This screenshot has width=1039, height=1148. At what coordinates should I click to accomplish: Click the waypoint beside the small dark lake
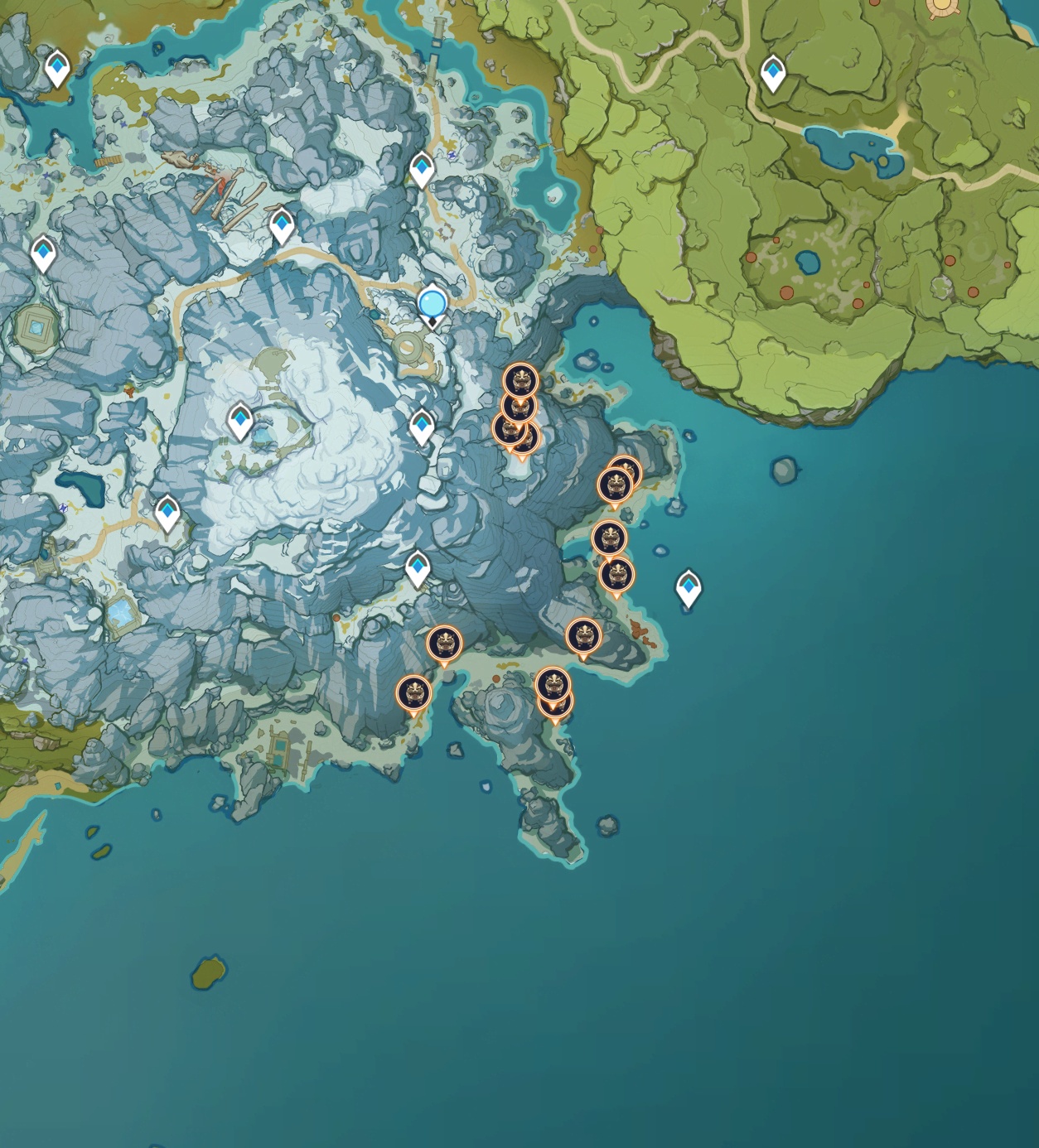(x=167, y=513)
